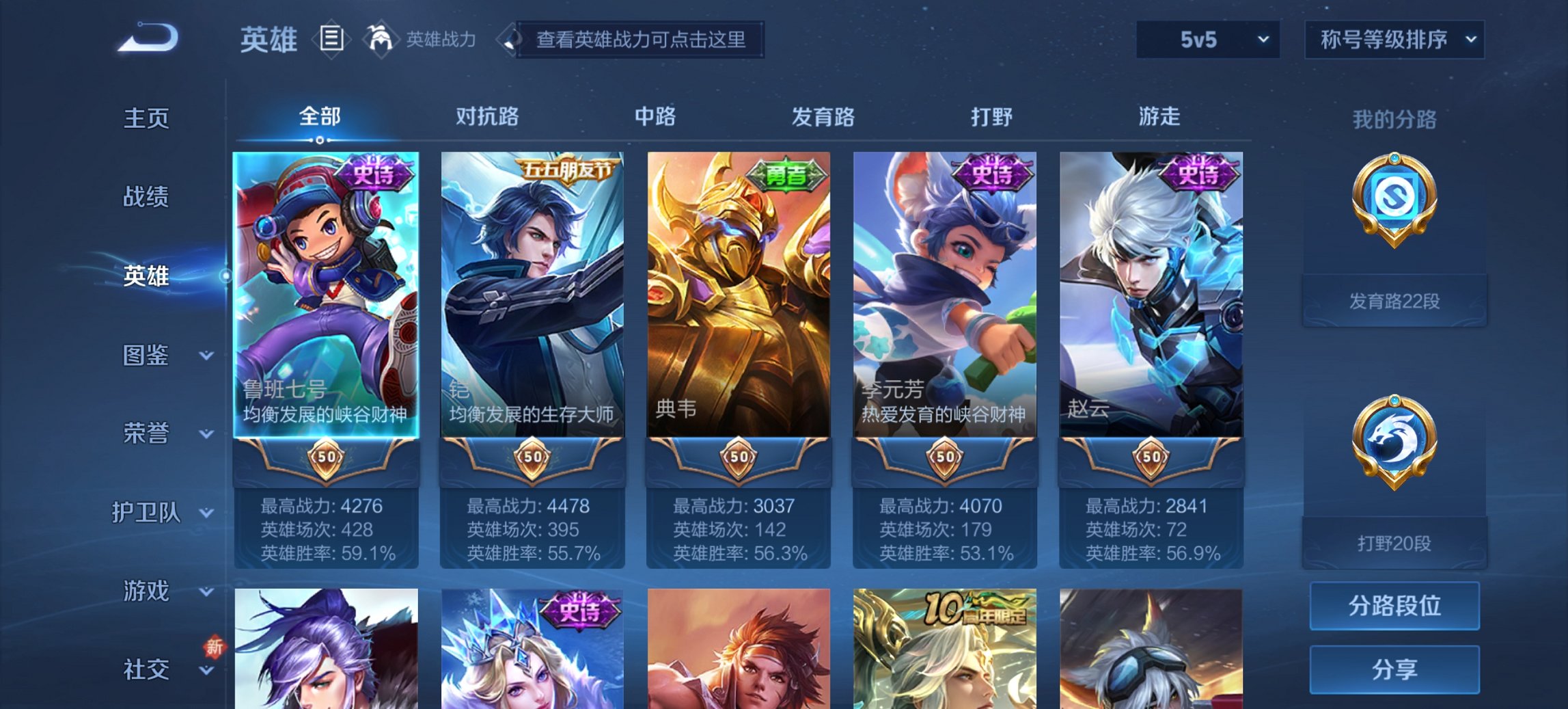
Task: Click the 英雄战力 shield icon
Action: (381, 38)
